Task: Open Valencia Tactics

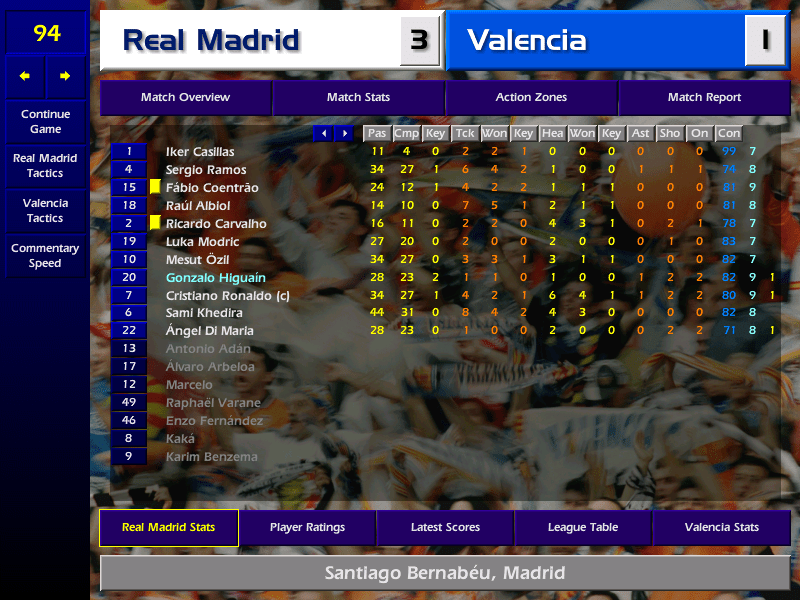Action: click(45, 210)
